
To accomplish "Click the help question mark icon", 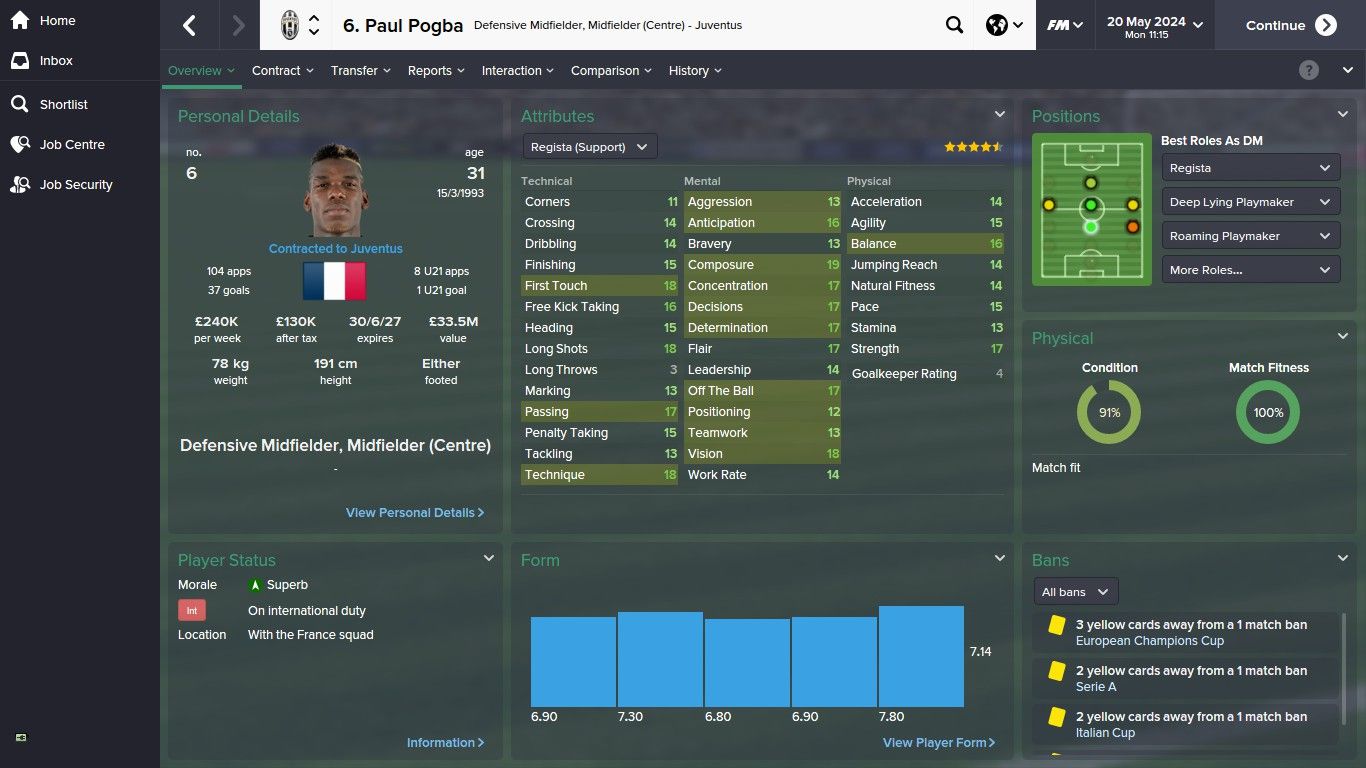I will [1309, 70].
